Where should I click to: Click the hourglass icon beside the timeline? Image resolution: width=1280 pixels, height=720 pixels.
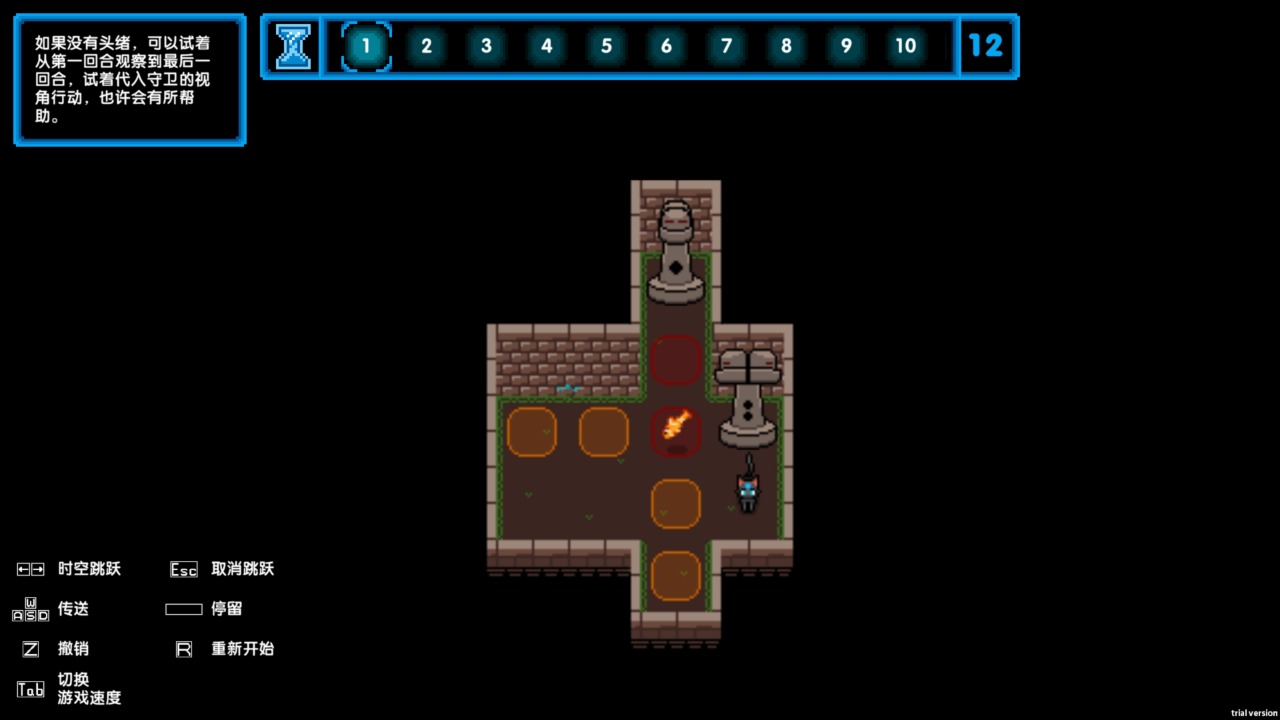point(293,46)
